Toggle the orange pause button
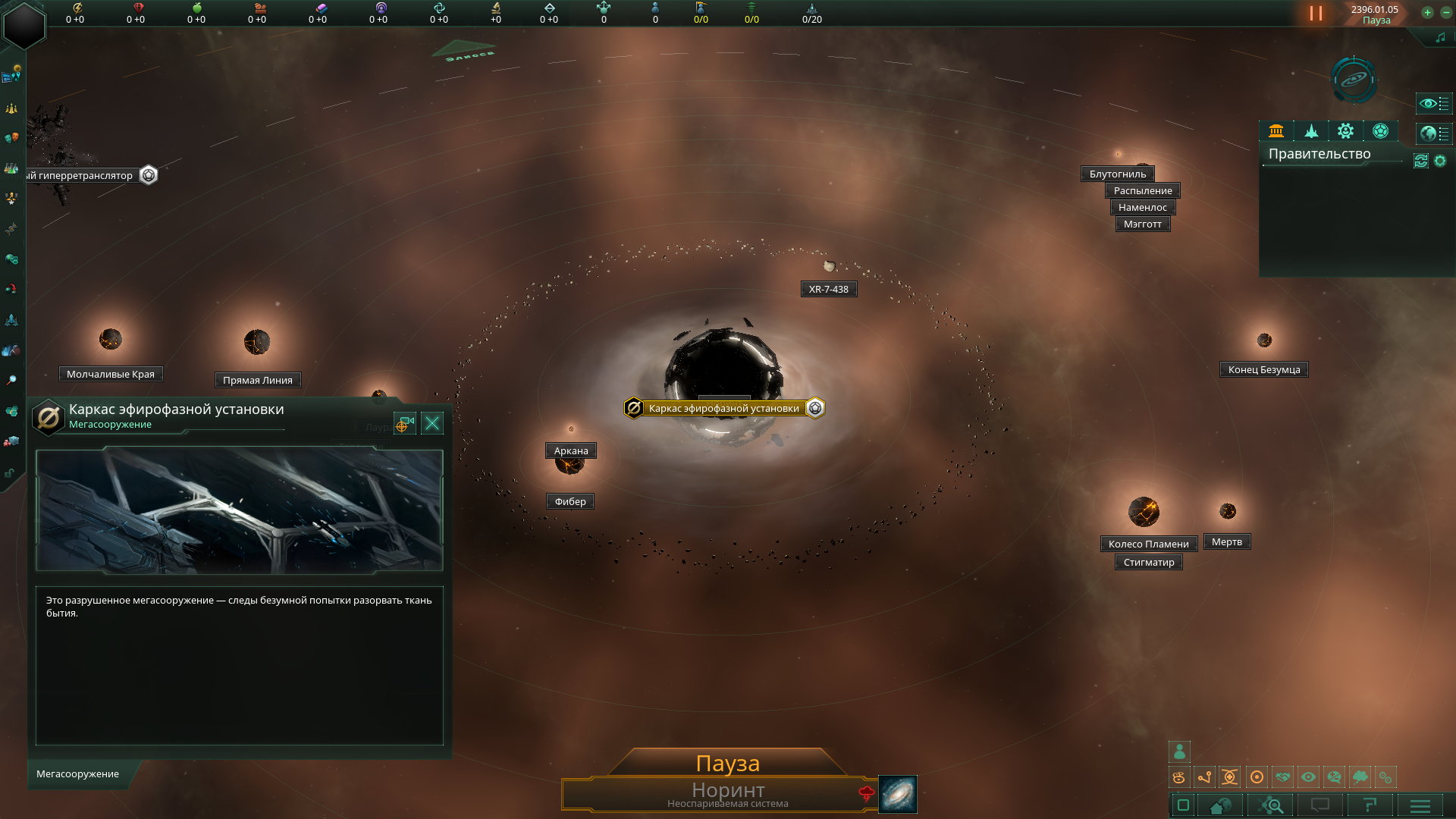Screen dimensions: 1456x819 (x=1316, y=14)
